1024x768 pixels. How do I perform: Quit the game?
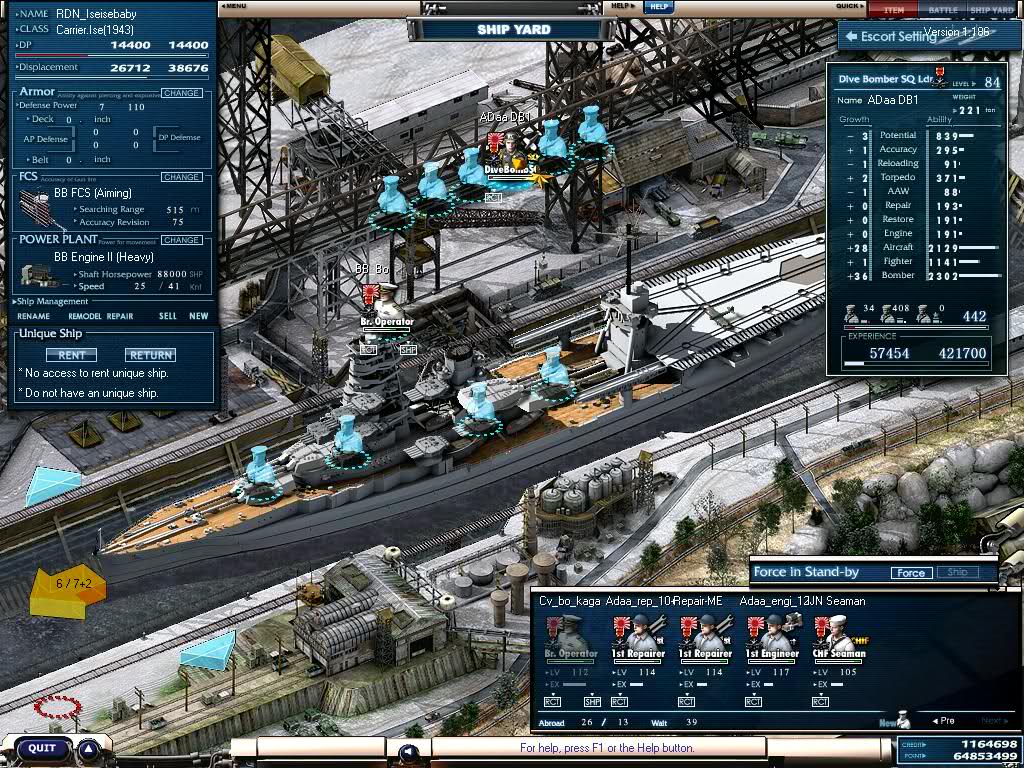pos(42,748)
